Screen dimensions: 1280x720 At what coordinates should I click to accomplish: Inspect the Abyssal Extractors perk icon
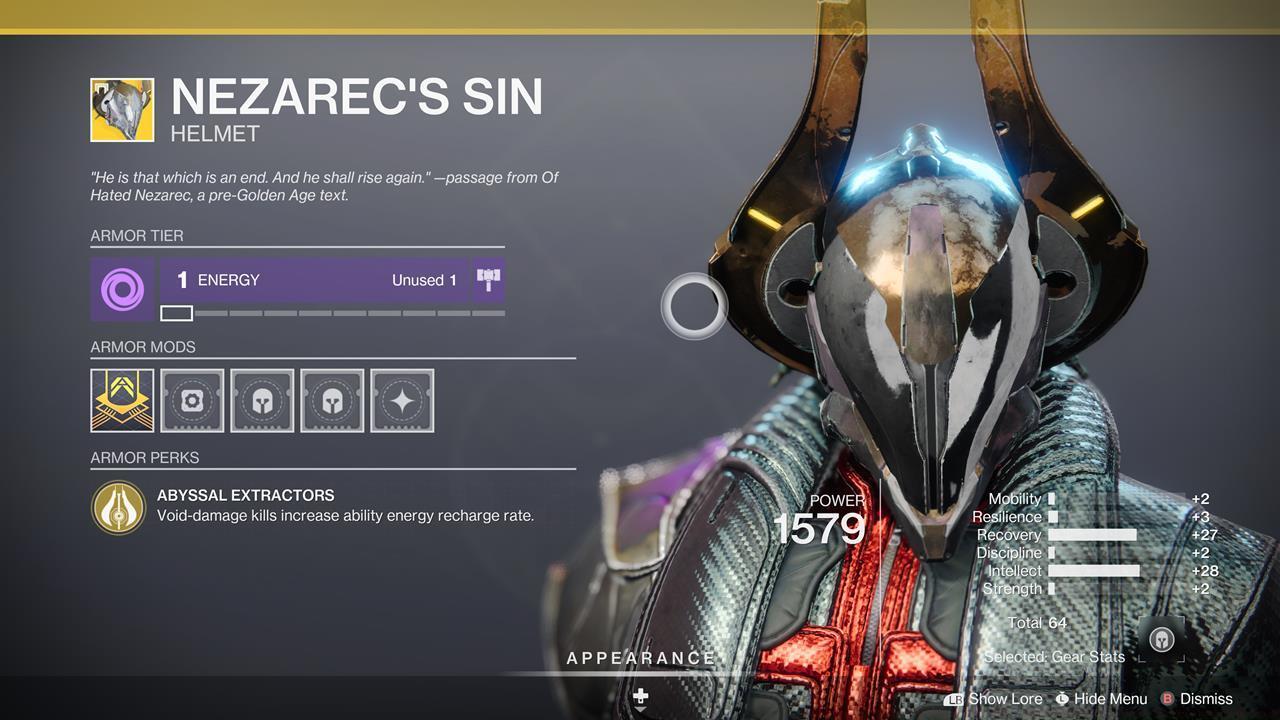(119, 507)
